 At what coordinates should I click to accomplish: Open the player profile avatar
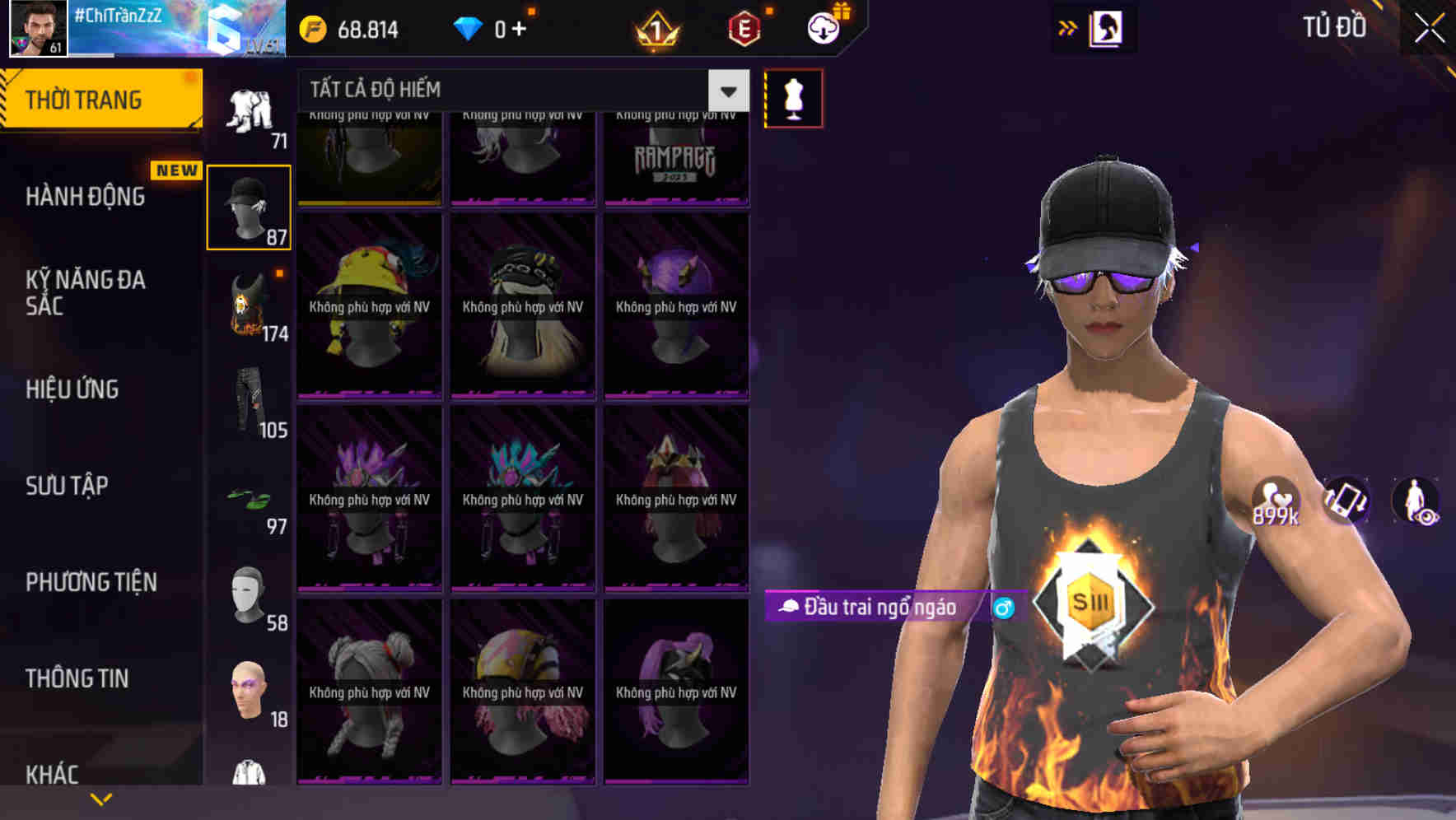(36, 30)
